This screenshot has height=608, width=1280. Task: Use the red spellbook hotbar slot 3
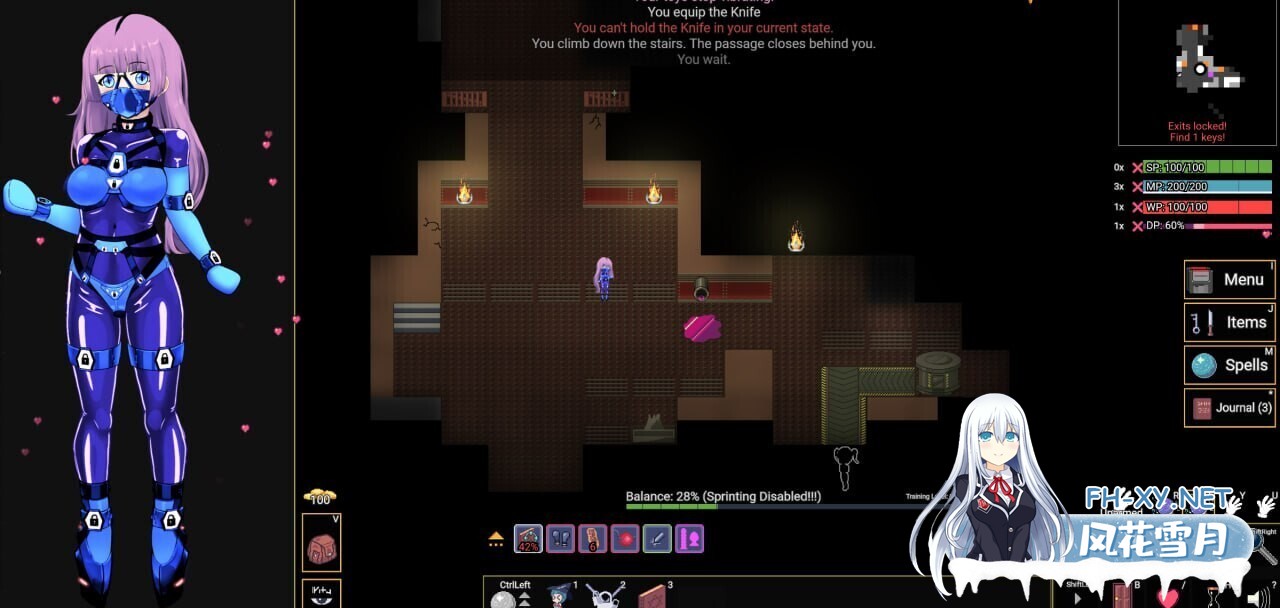point(651,597)
